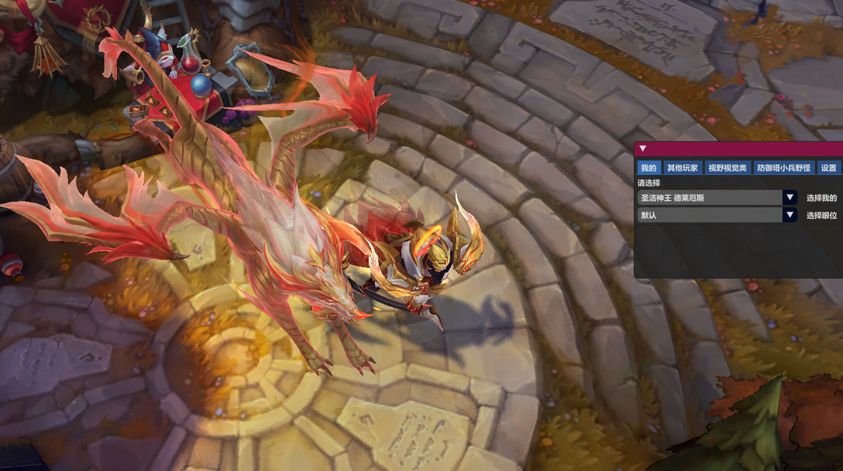The height and width of the screenshot is (471, 843).
Task: Switch to the 我的 tab
Action: 648,168
